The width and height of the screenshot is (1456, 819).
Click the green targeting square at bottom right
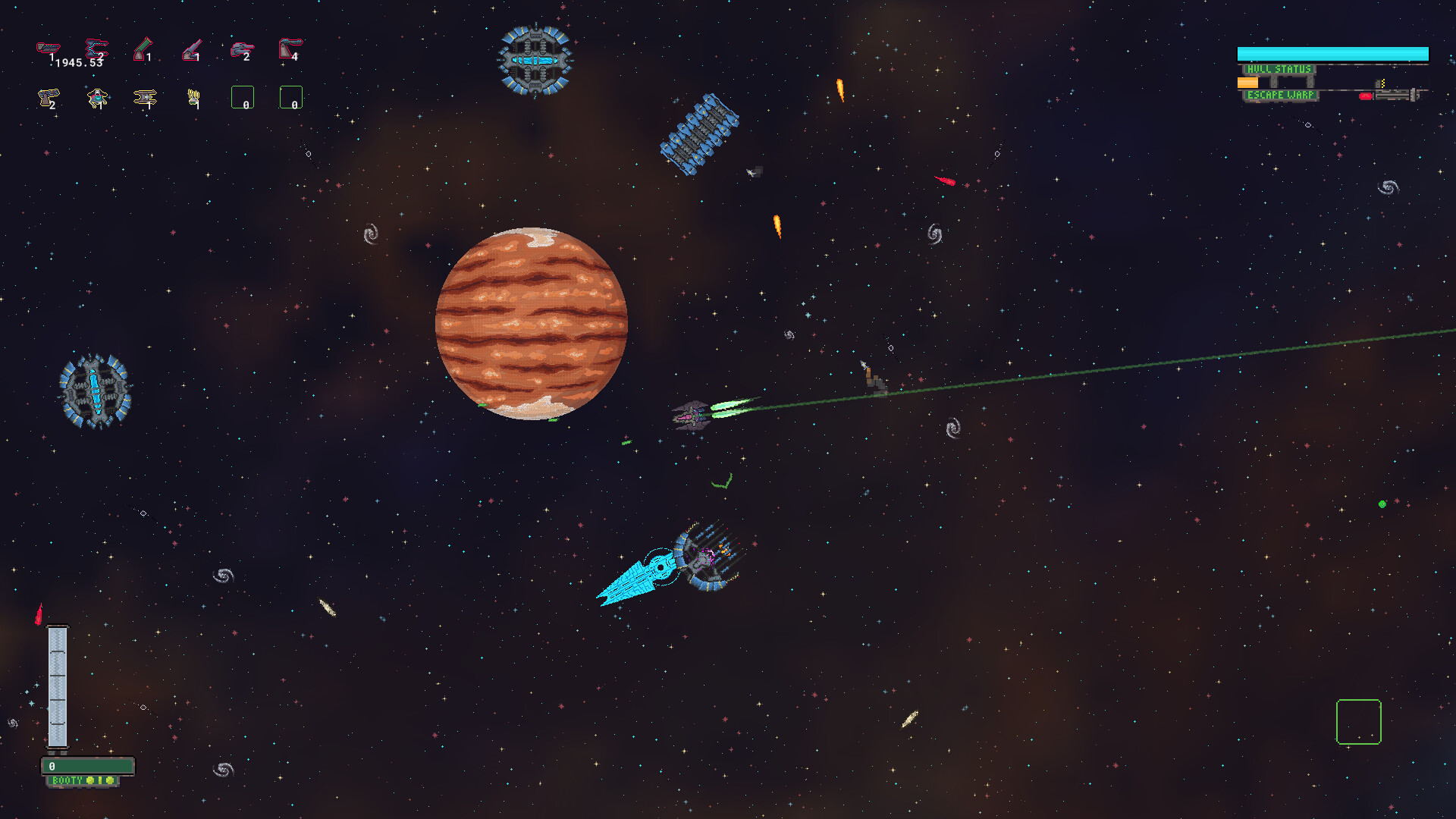pos(1358,723)
